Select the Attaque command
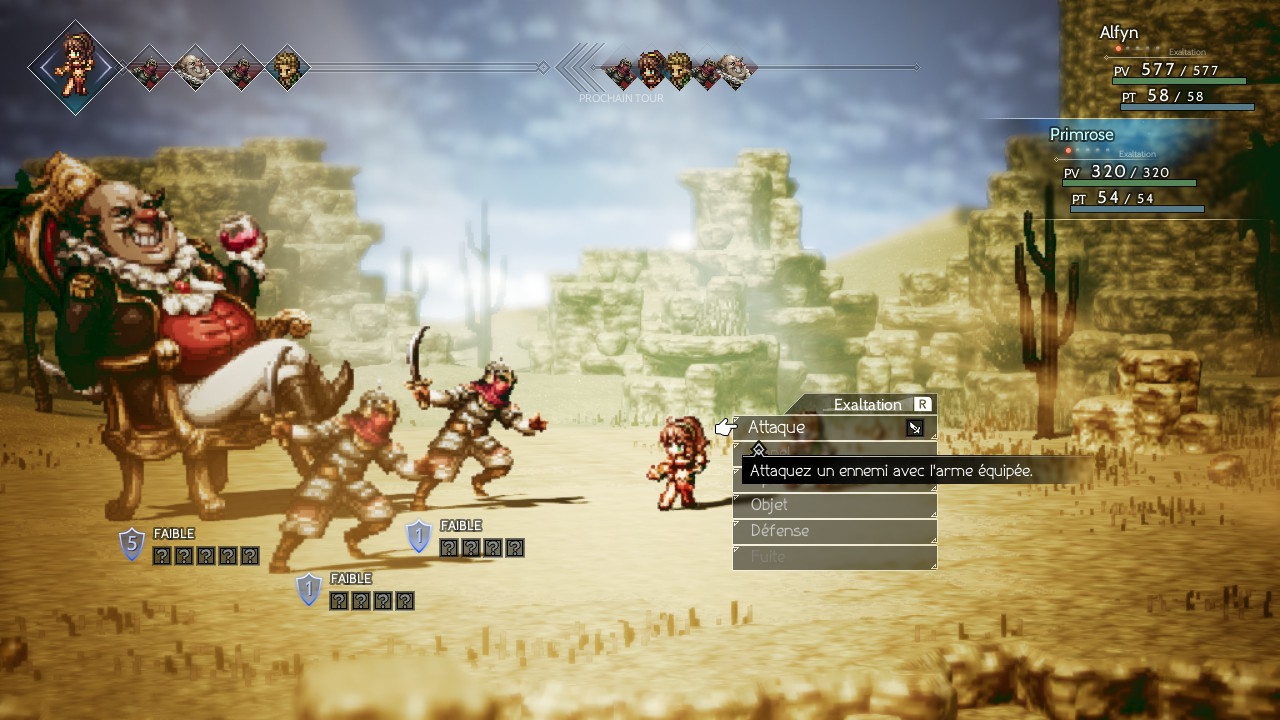The width and height of the screenshot is (1280, 720). (834, 428)
